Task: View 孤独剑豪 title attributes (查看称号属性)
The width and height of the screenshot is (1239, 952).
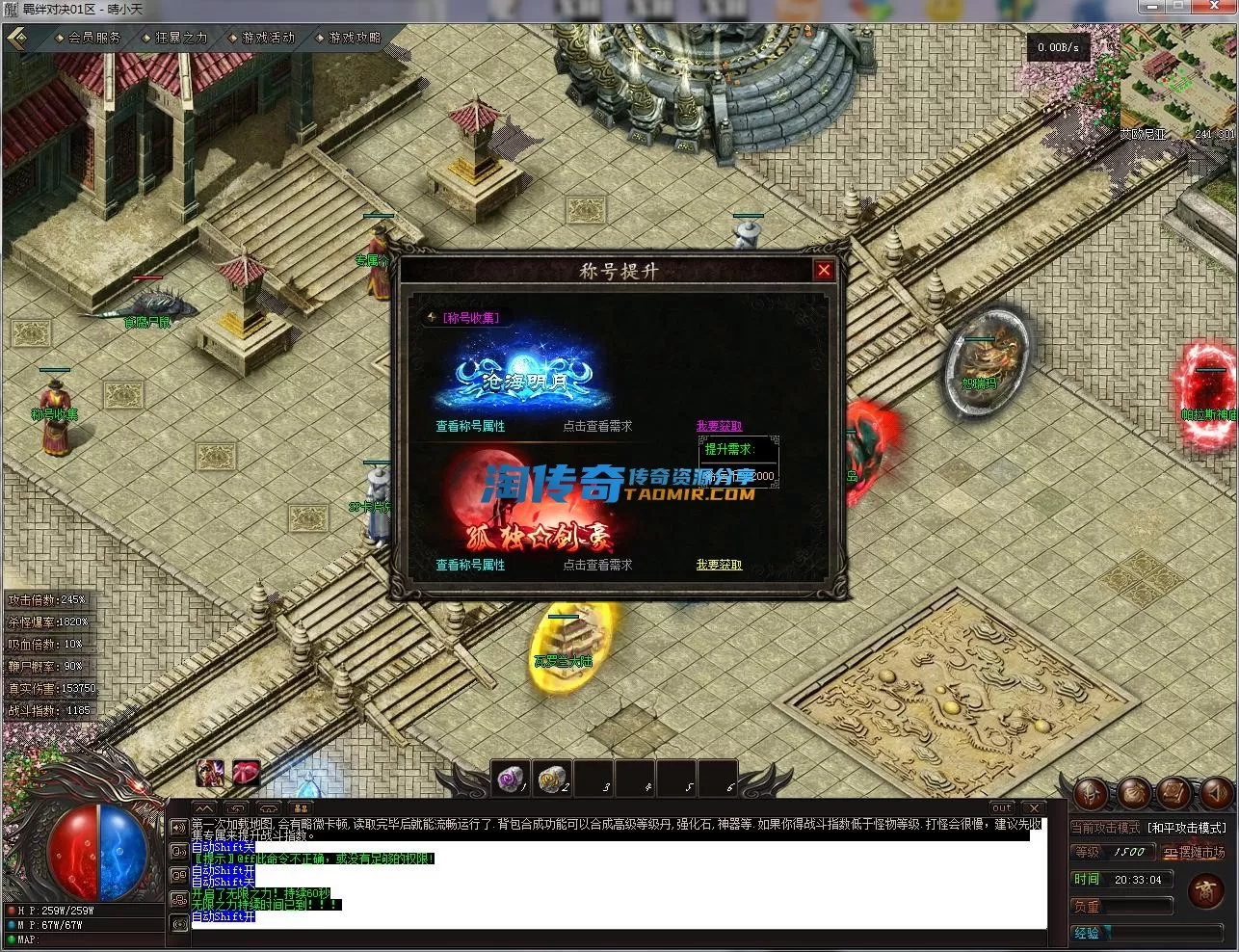Action: [470, 565]
